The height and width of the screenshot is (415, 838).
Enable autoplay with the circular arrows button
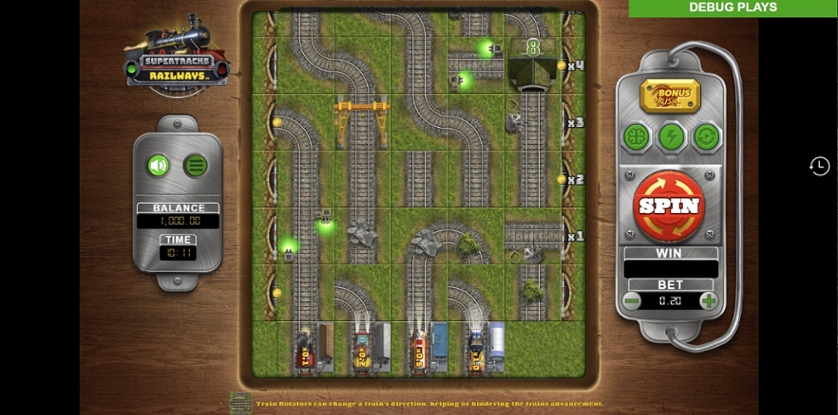[706, 137]
